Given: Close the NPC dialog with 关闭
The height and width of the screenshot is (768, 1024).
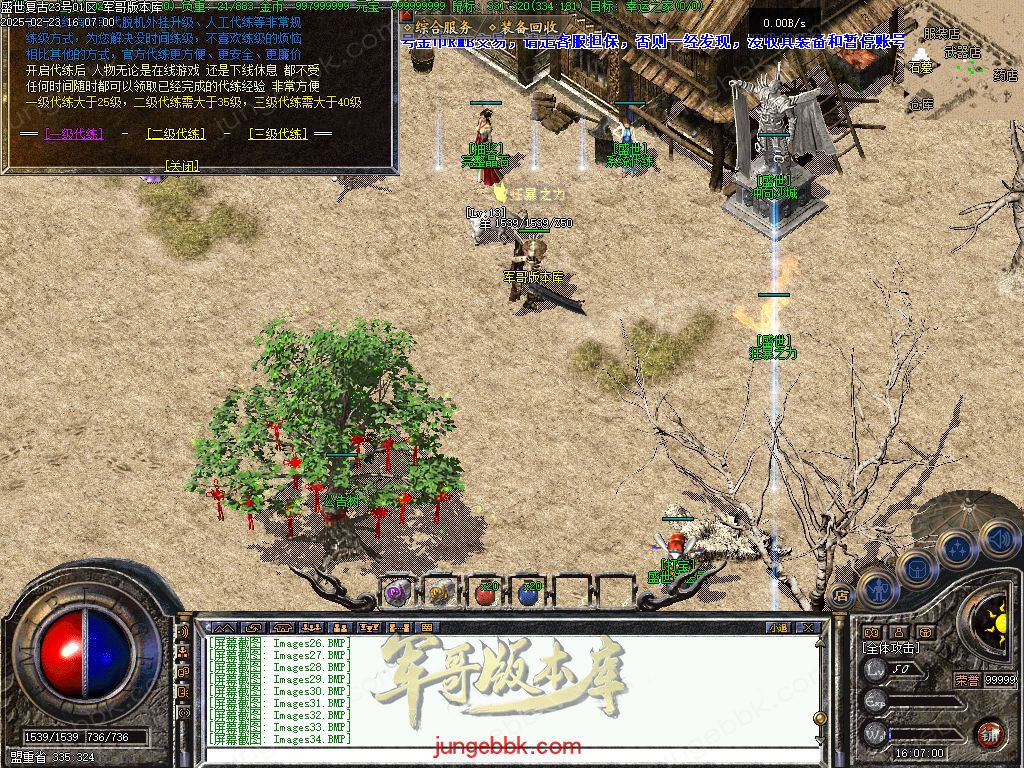Looking at the screenshot, I should [181, 166].
